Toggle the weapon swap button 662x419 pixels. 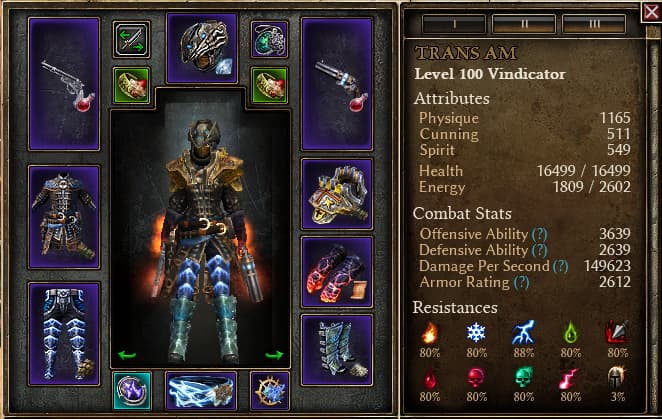(x=130, y=39)
